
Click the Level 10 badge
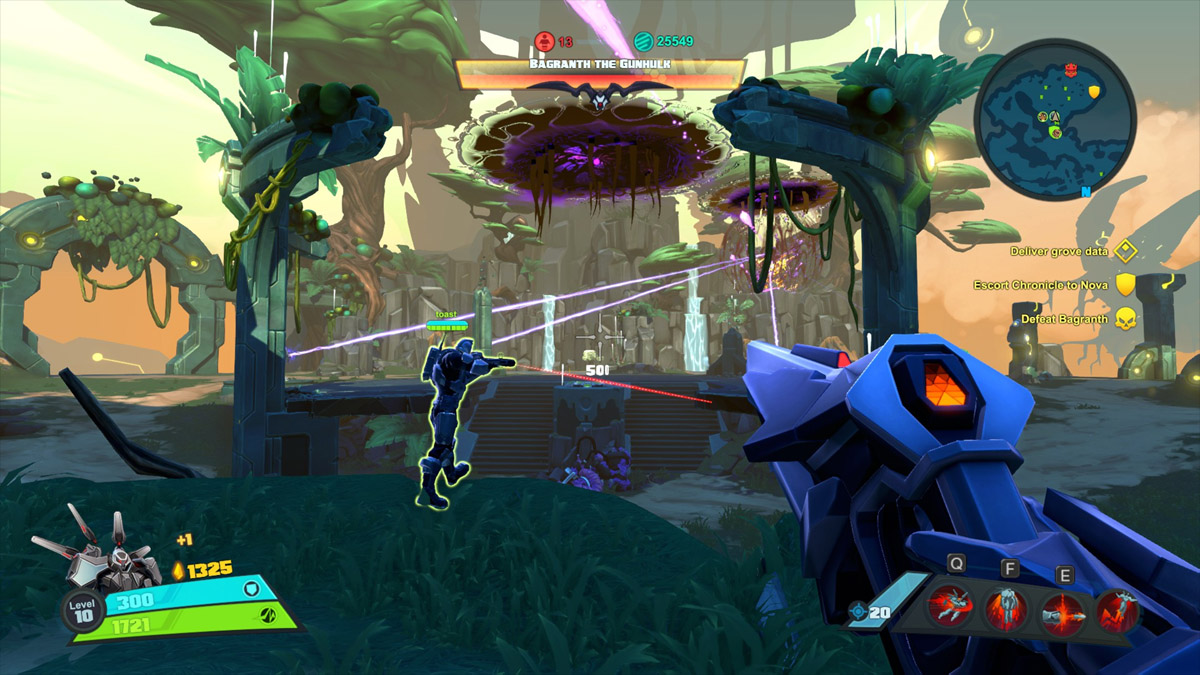coord(82,609)
